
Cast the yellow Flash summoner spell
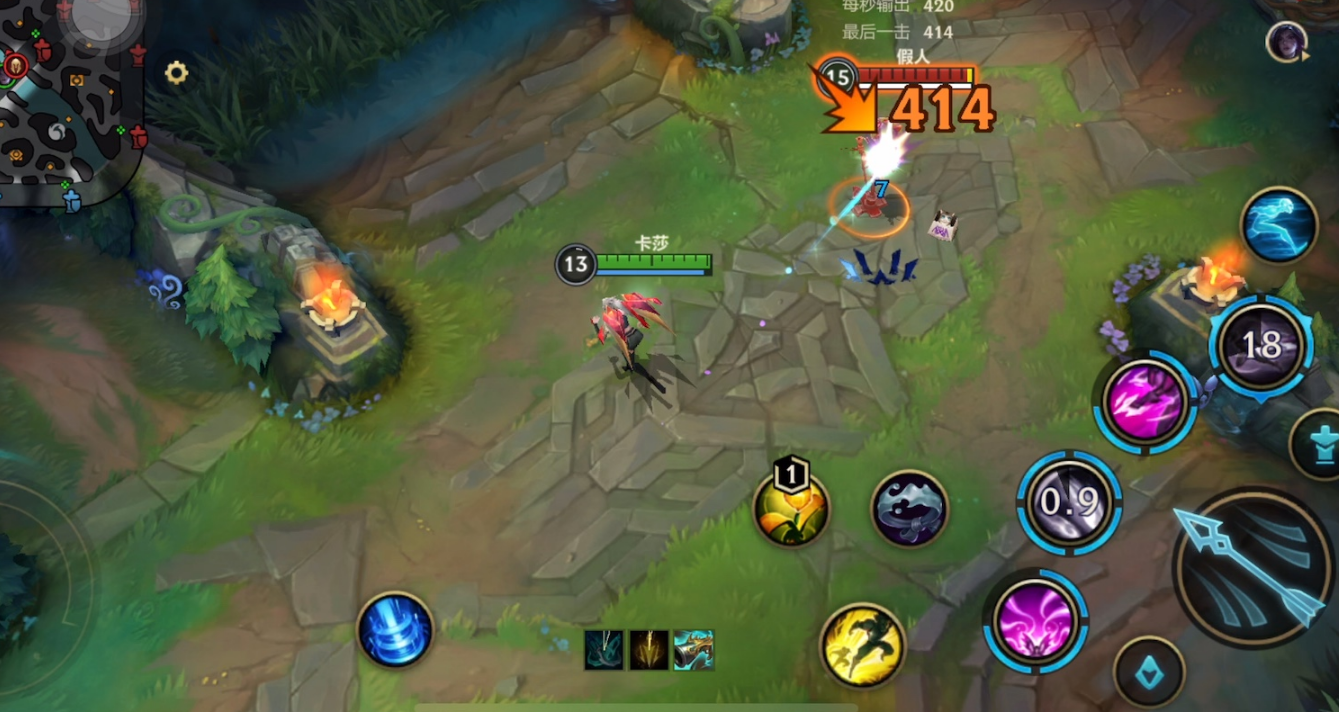[862, 645]
